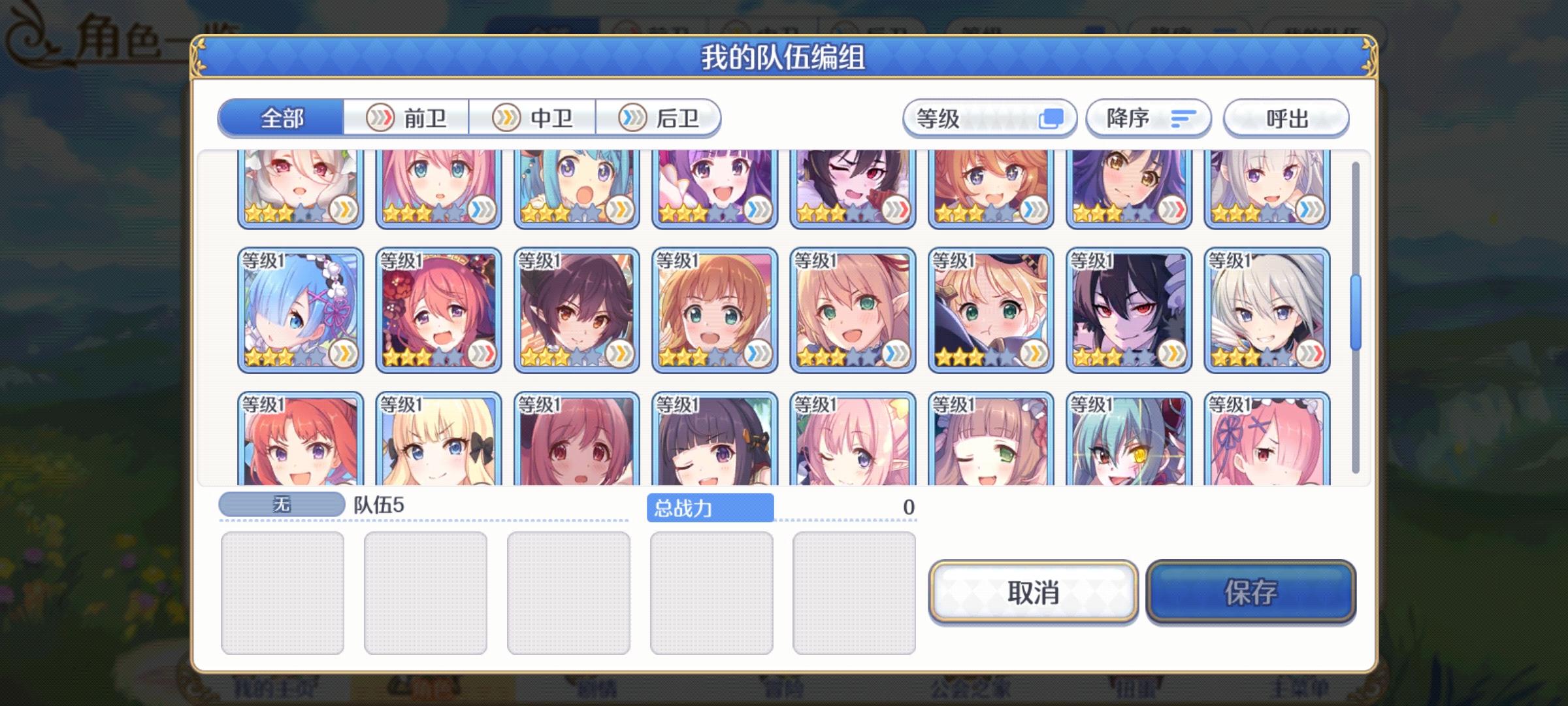Image resolution: width=1568 pixels, height=706 pixels.
Task: Open the 降序 descending order selector
Action: pos(1147,118)
